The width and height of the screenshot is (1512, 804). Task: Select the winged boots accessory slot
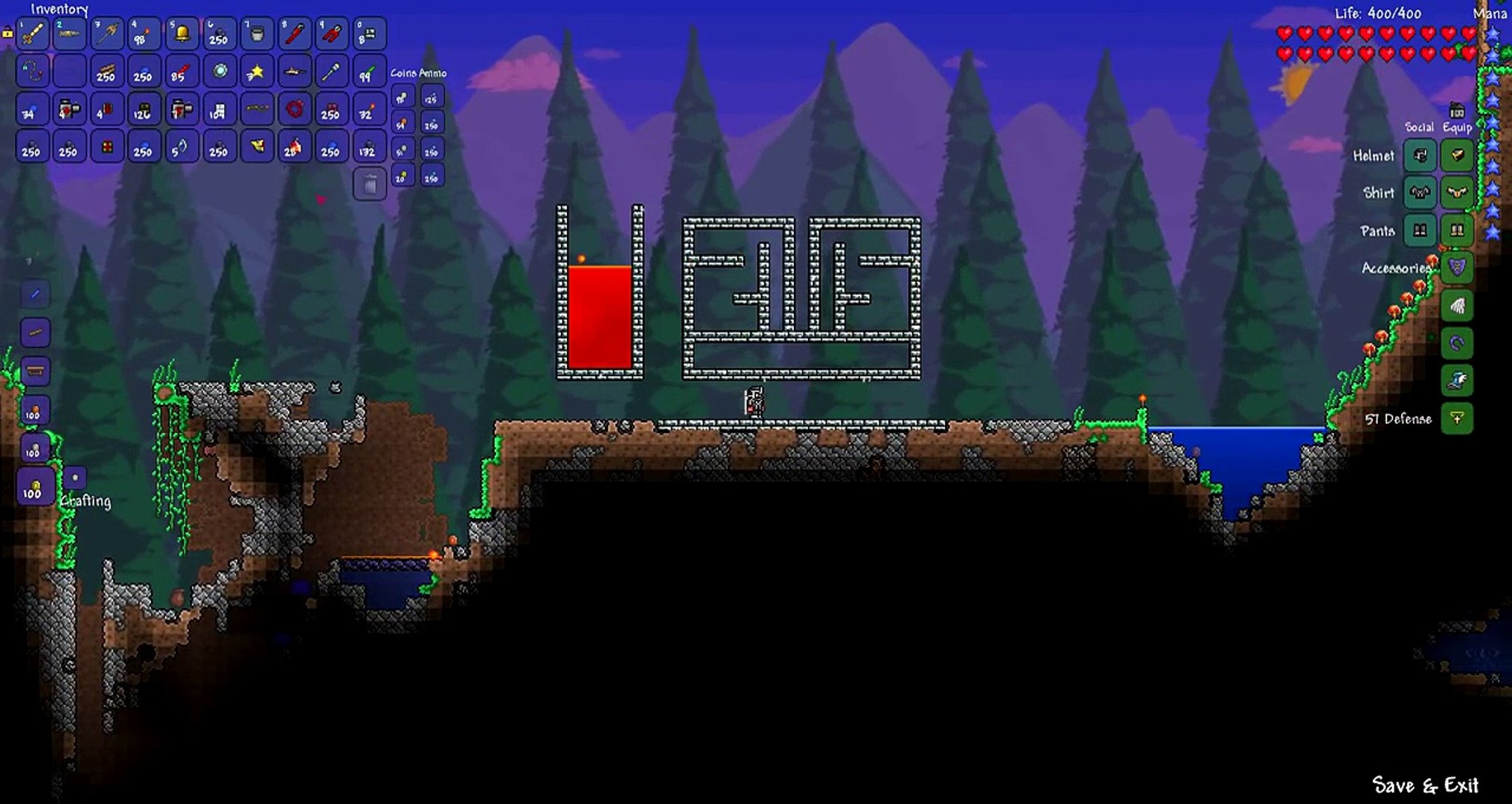coord(1457,380)
